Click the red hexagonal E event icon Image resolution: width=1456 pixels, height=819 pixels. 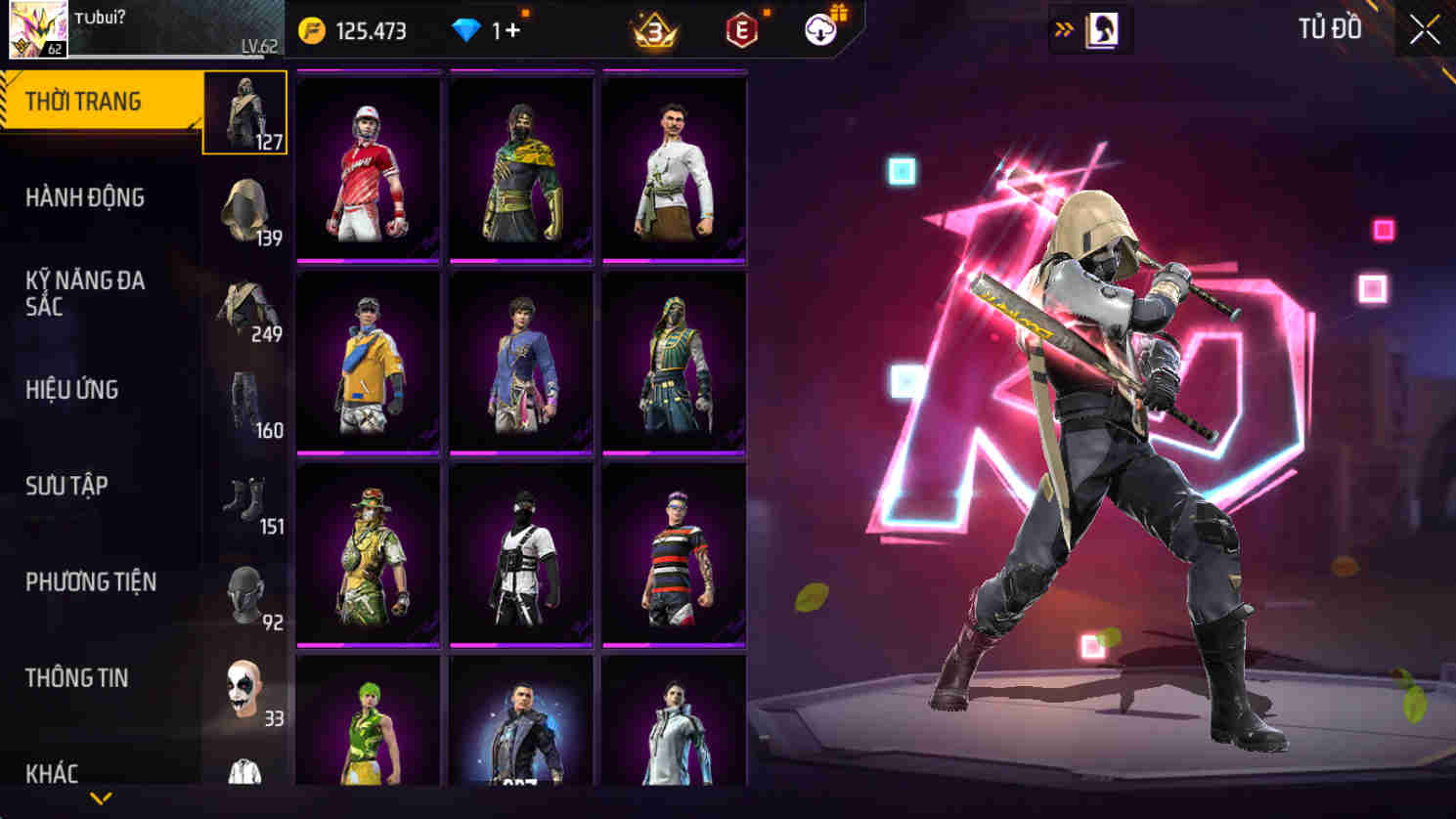pos(739,28)
